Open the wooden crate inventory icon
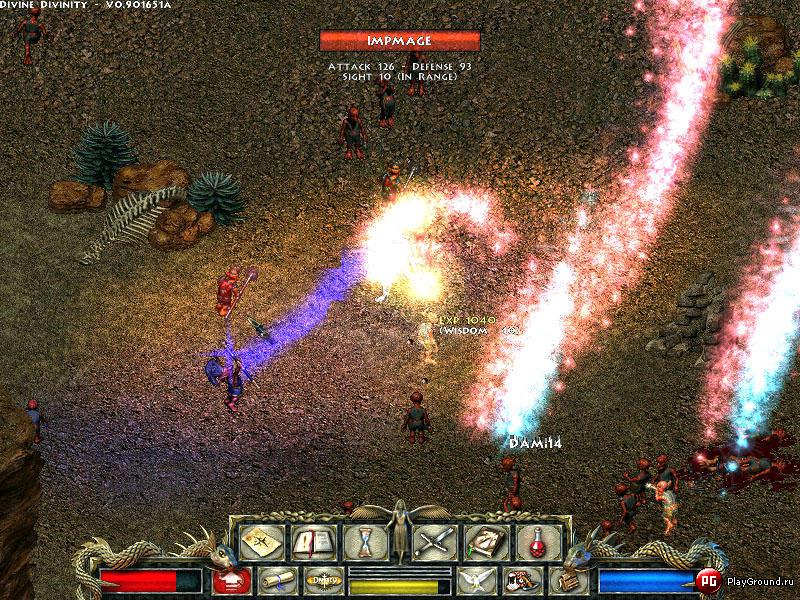800x600 pixels. [x=567, y=580]
